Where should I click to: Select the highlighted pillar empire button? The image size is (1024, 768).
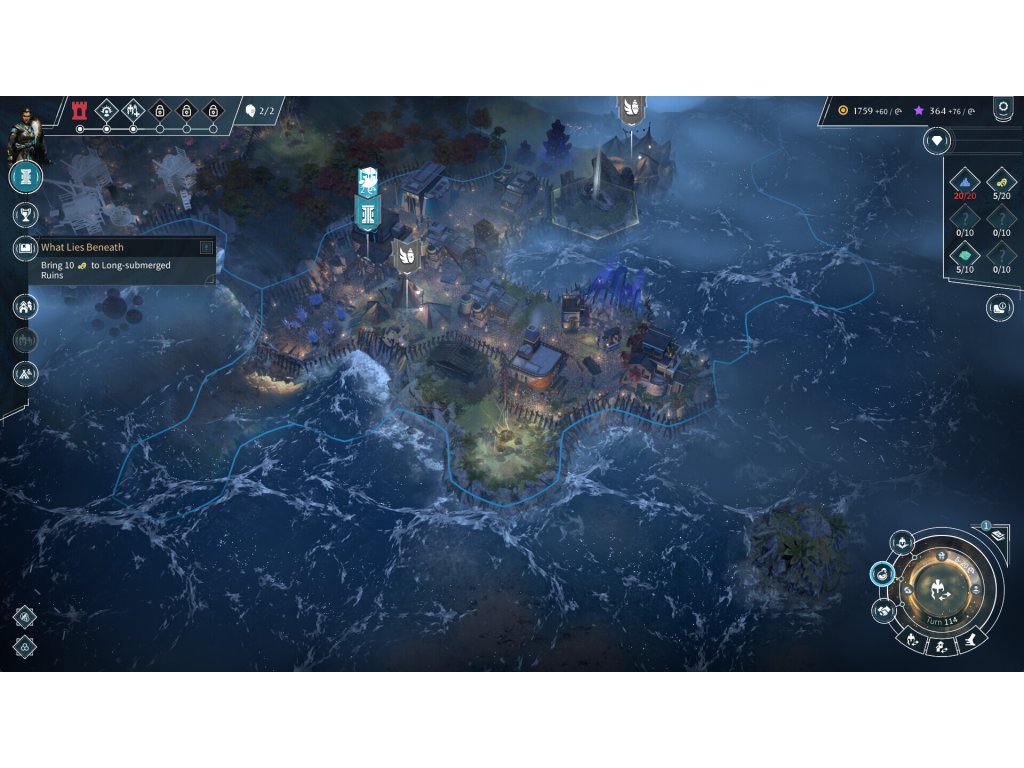[26, 177]
